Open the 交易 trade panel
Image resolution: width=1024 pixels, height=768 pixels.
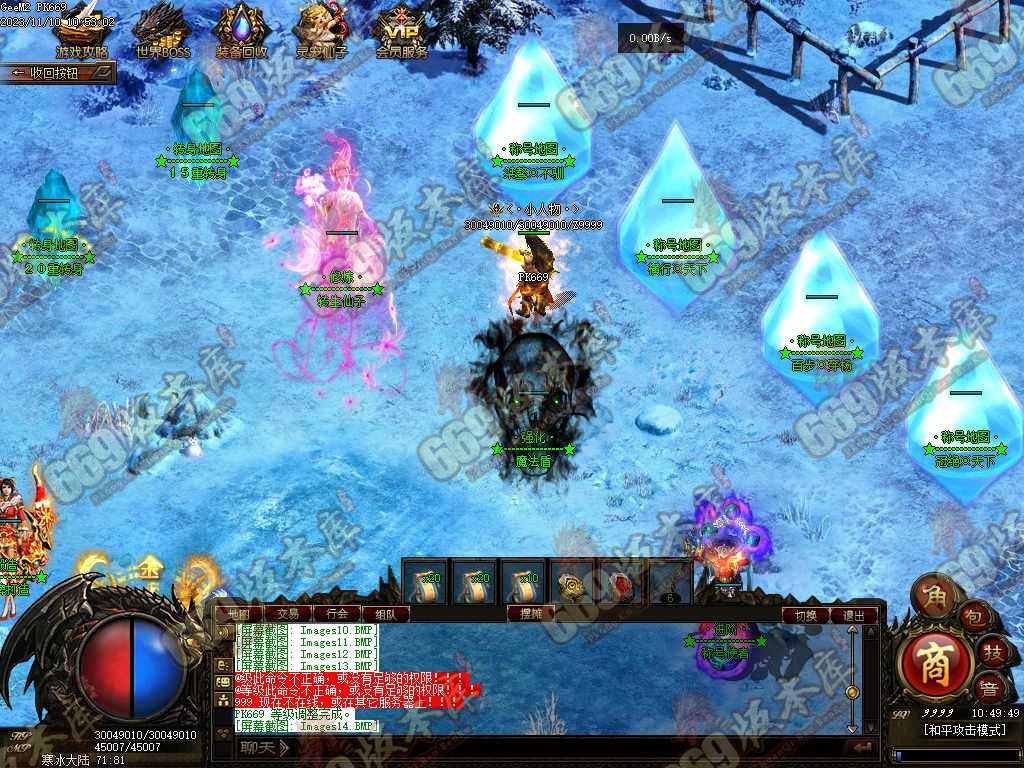click(288, 614)
